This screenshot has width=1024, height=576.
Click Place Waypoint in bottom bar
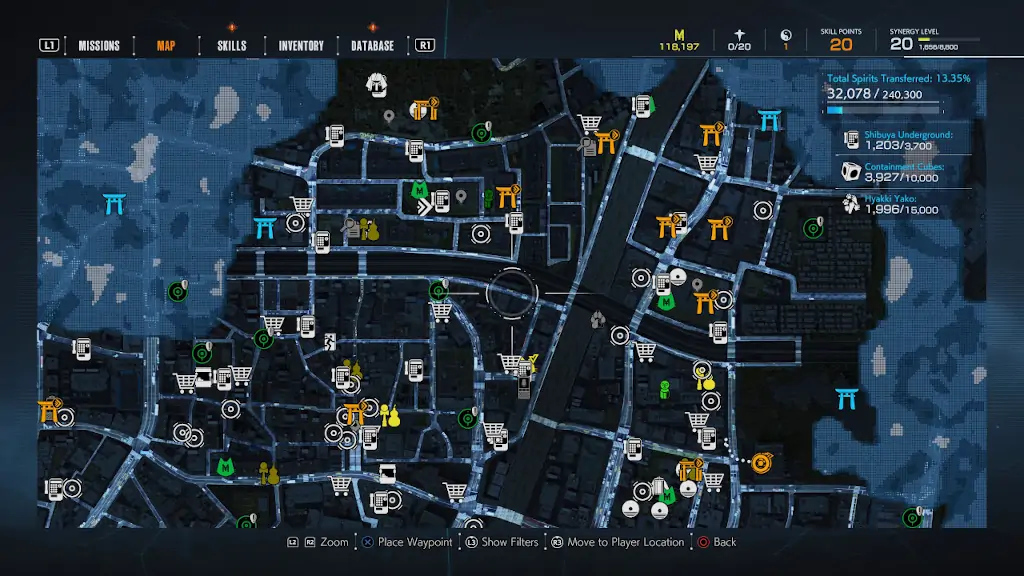point(407,542)
